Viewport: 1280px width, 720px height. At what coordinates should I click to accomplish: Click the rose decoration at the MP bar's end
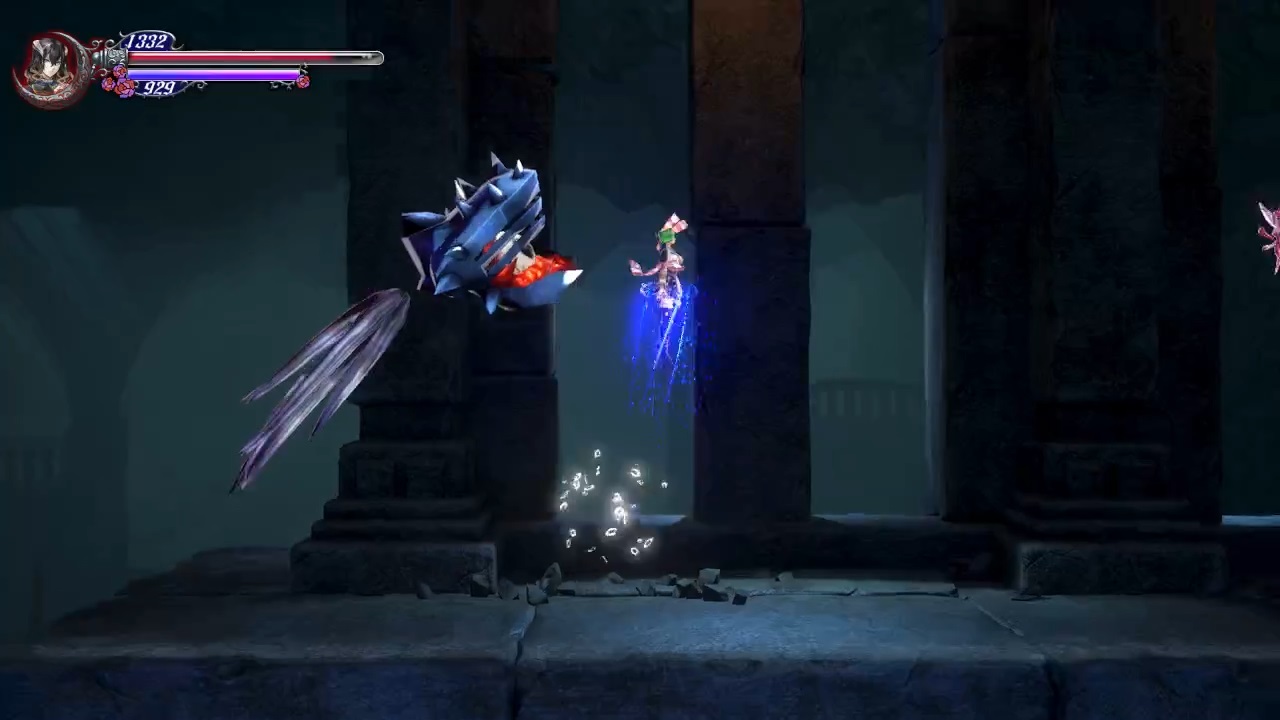[303, 81]
